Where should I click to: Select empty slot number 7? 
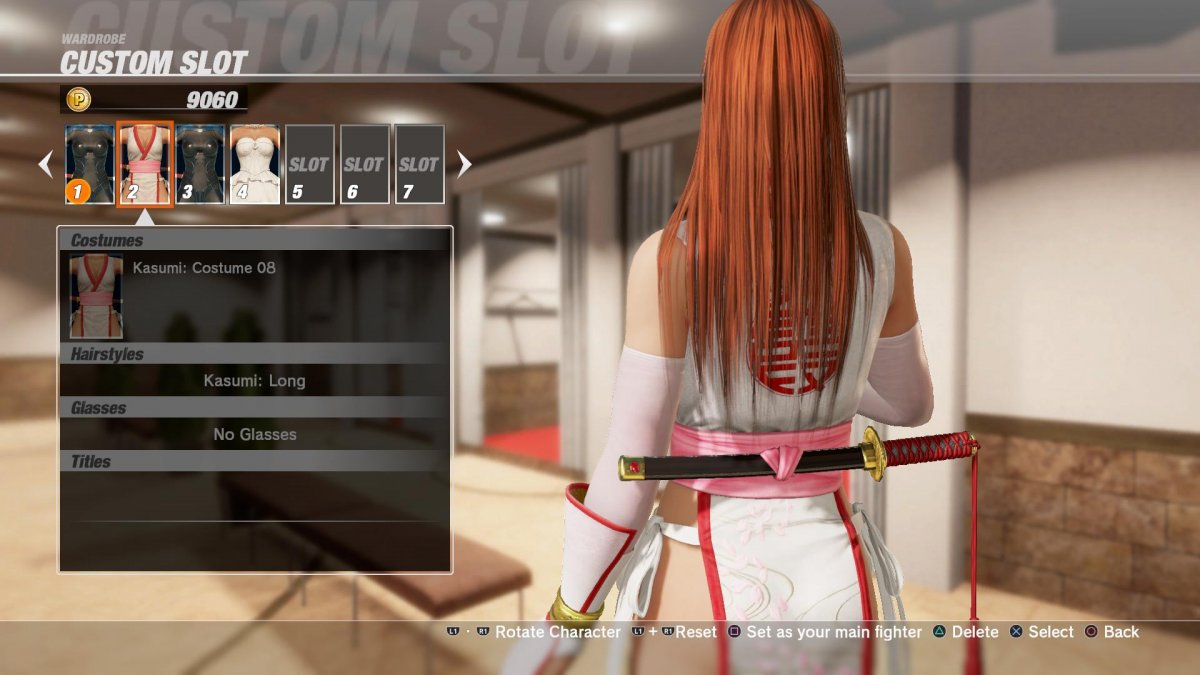[419, 164]
